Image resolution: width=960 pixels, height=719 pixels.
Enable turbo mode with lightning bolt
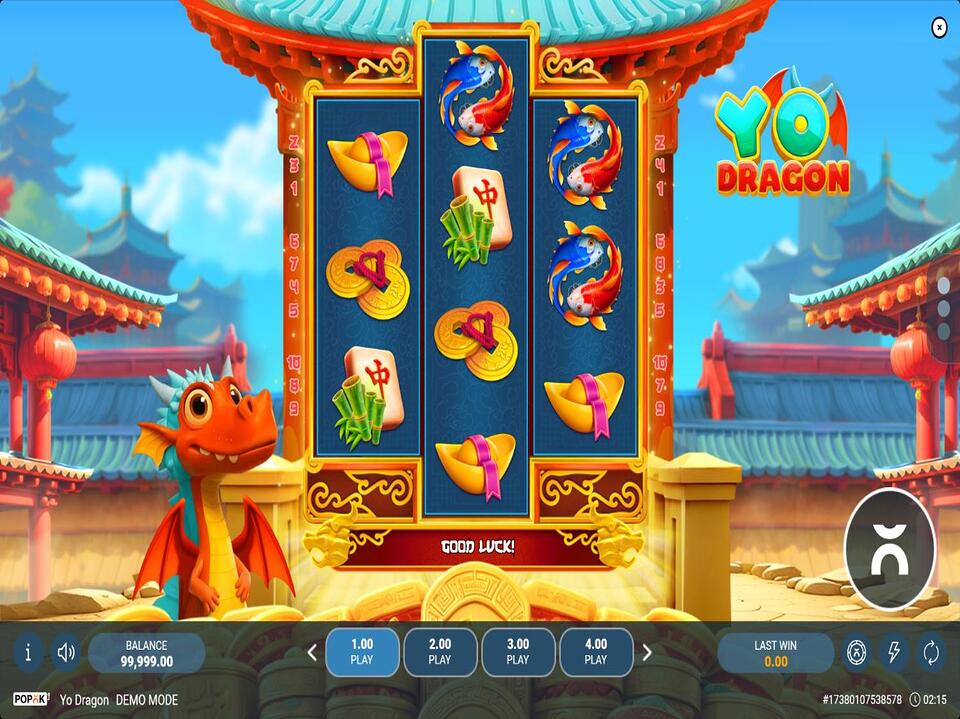click(894, 653)
